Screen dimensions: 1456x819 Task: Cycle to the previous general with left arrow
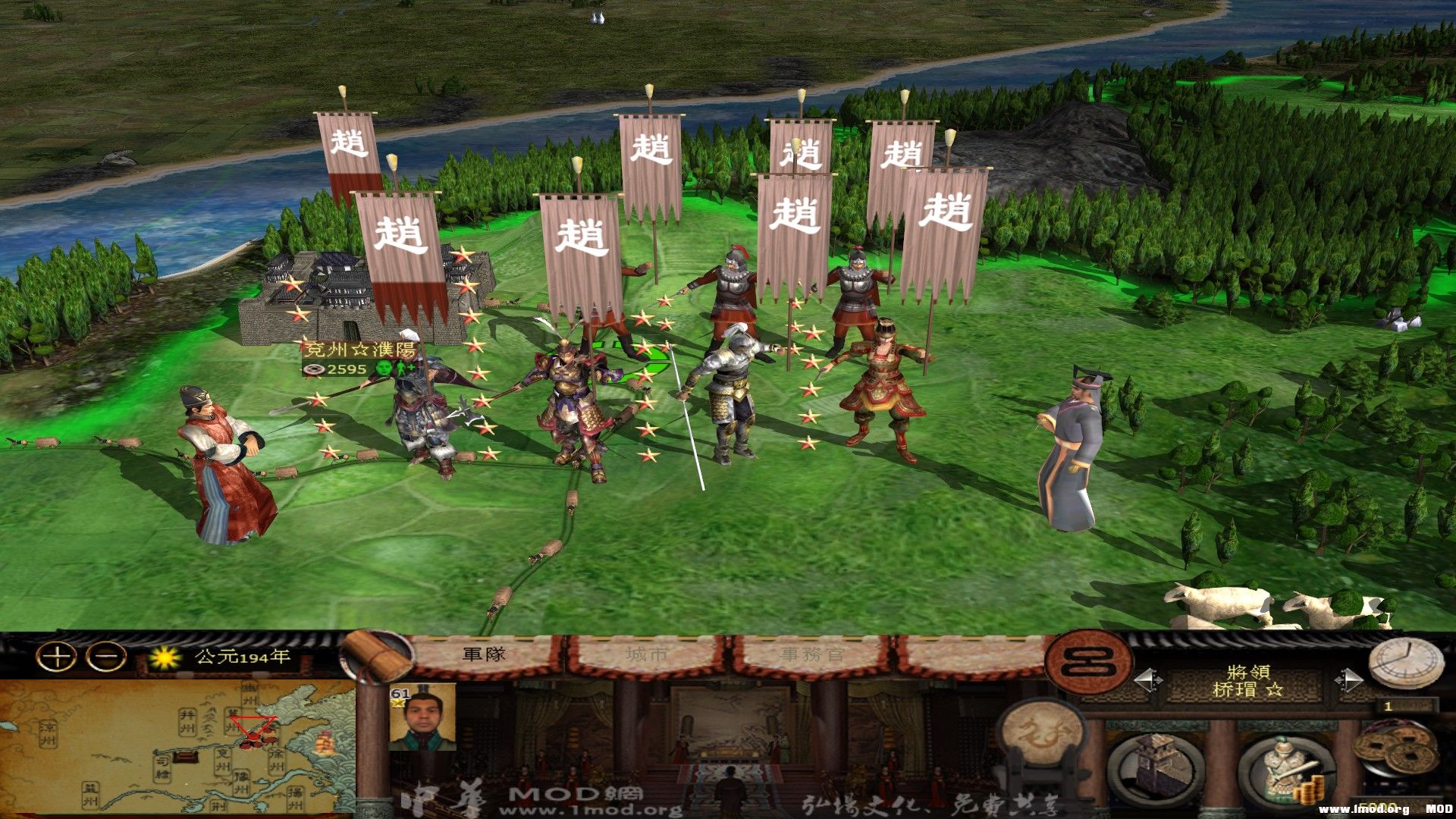[1148, 680]
